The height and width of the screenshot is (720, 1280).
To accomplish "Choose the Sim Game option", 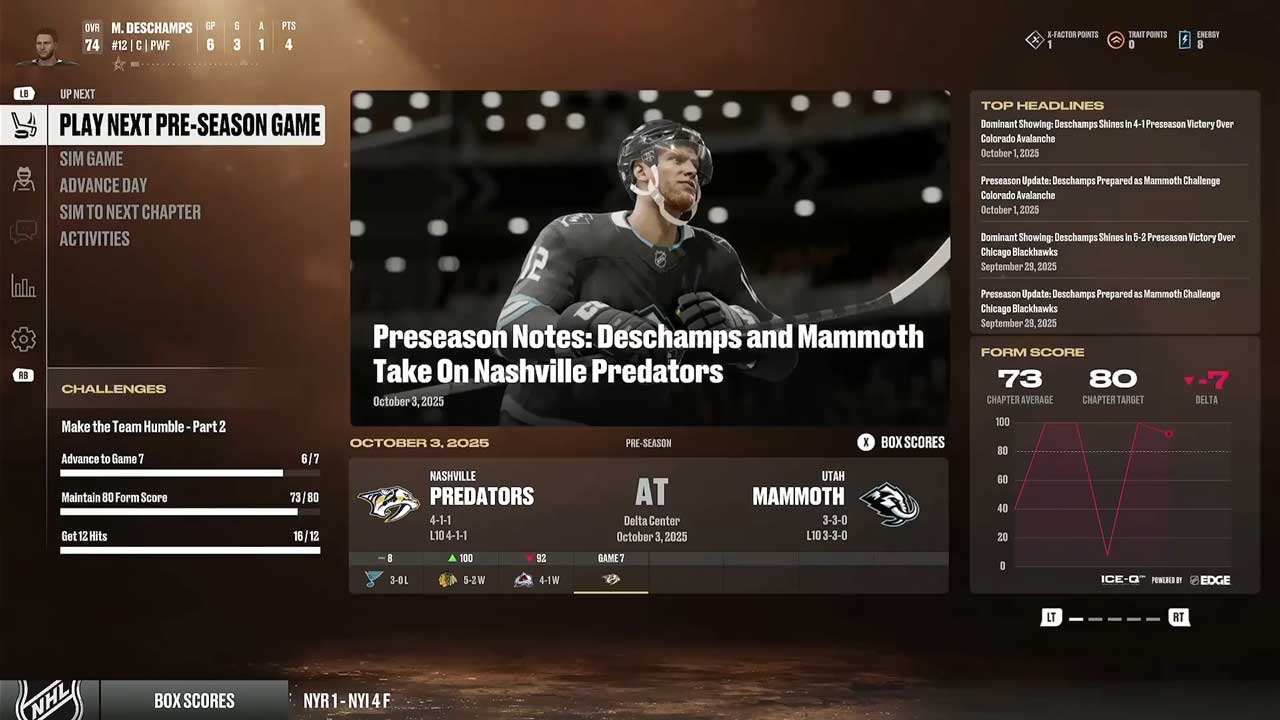I will [91, 159].
